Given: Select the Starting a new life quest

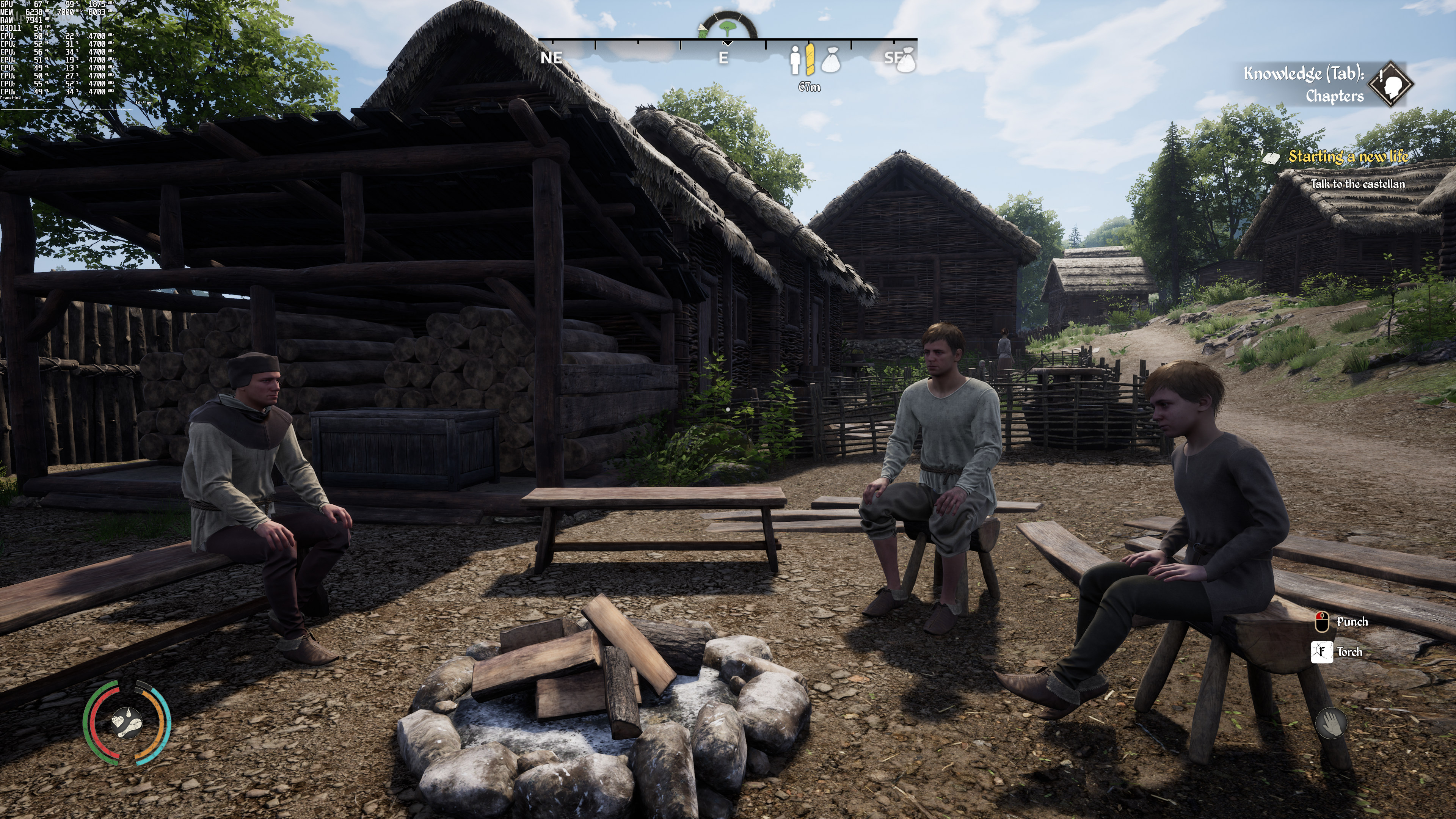Looking at the screenshot, I should tap(1348, 157).
